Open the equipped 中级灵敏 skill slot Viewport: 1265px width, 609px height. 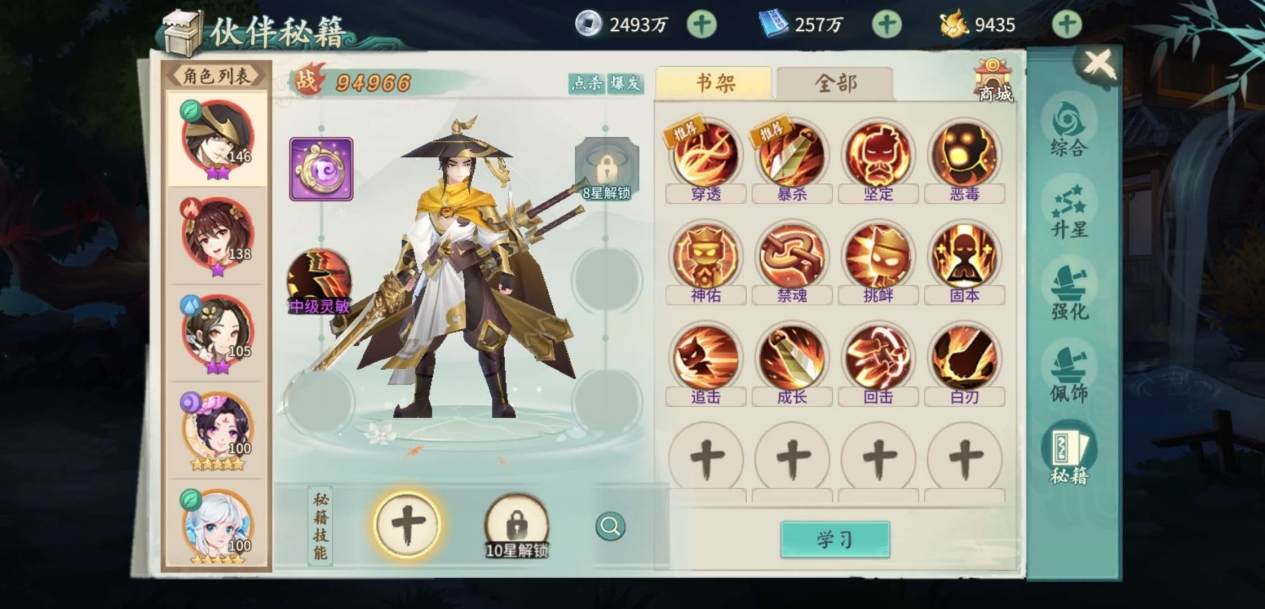point(319,279)
